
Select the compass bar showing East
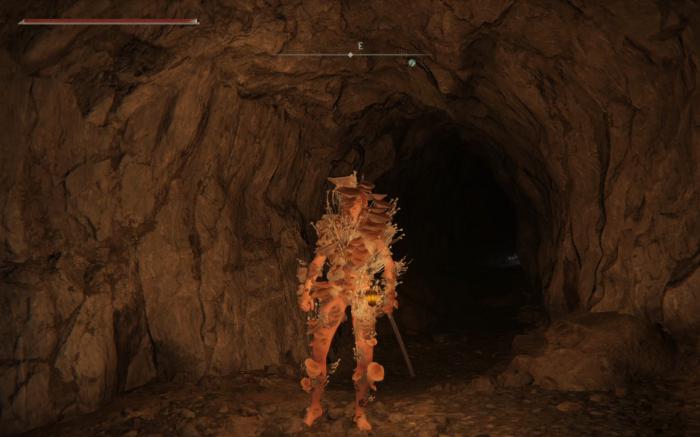coord(355,54)
